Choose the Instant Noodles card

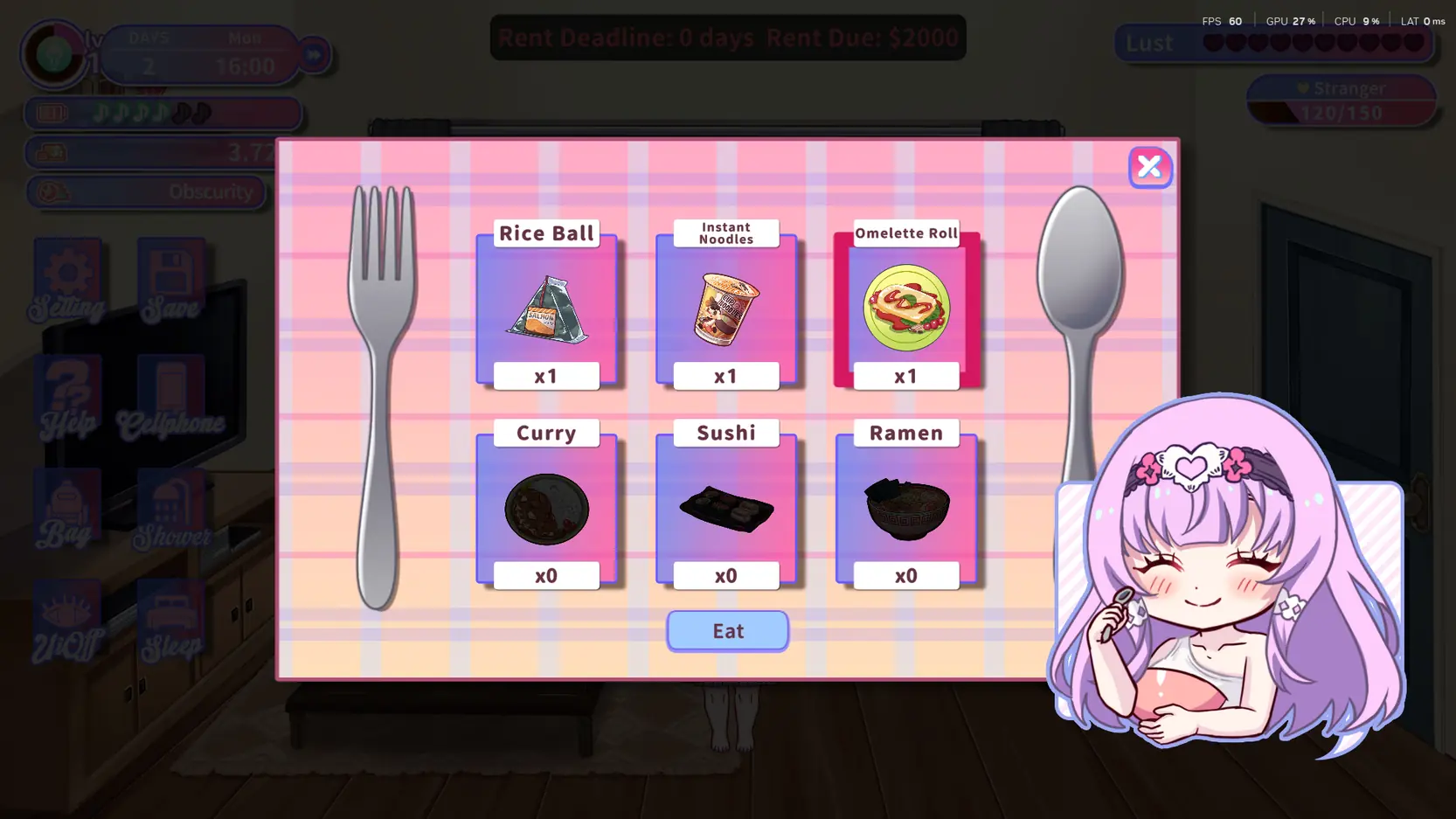coord(725,309)
